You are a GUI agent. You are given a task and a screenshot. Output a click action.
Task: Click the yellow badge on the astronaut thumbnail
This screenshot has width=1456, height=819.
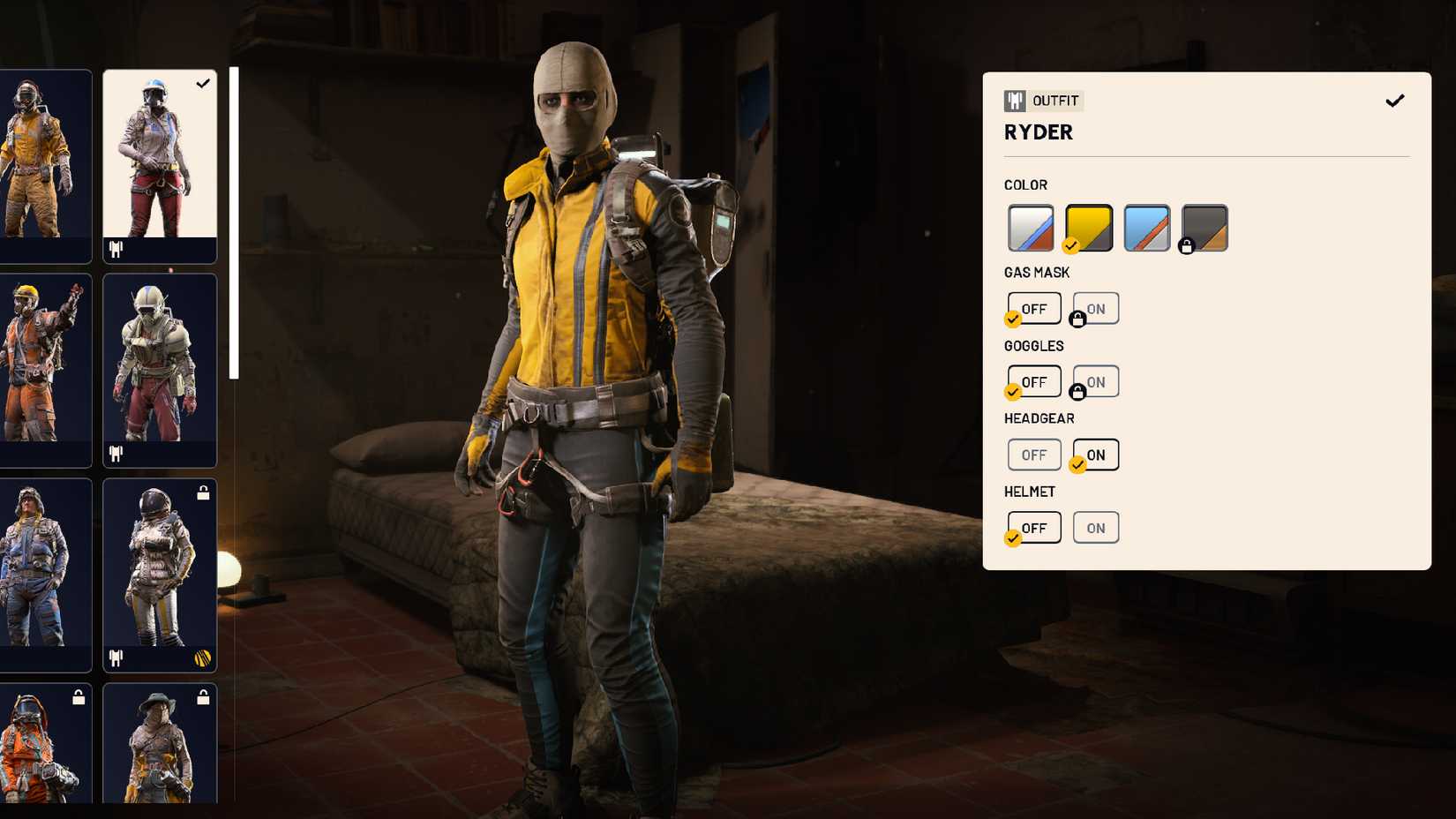tap(202, 657)
